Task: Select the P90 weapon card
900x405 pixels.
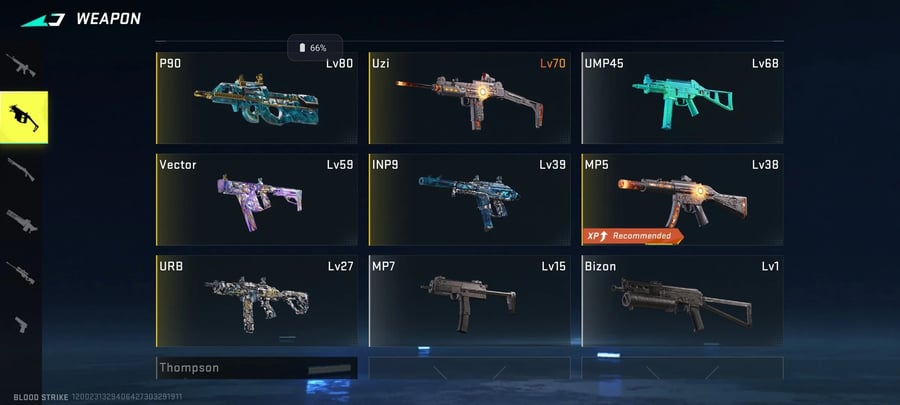Action: 257,97
